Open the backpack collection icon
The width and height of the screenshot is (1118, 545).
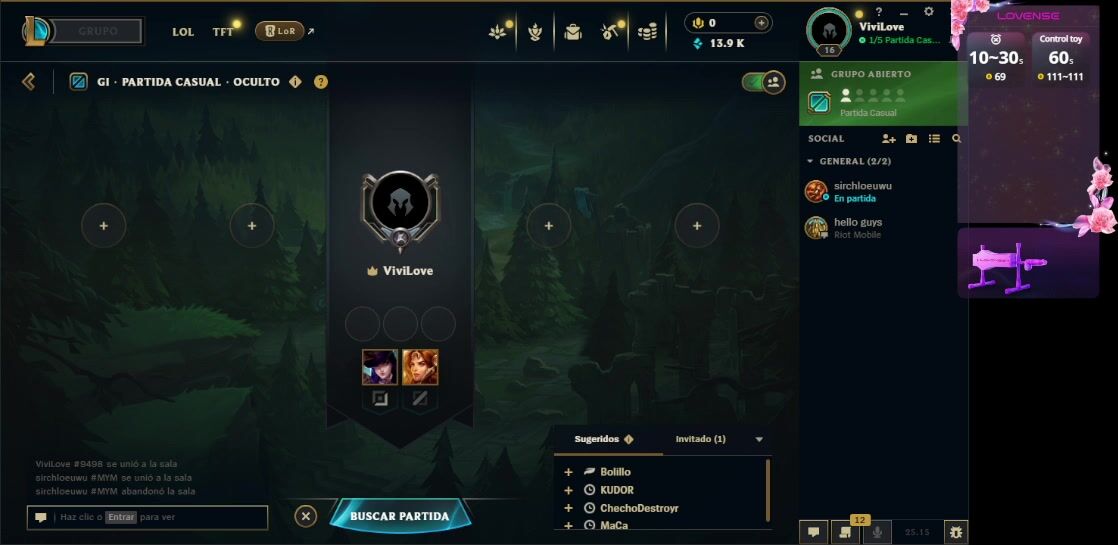click(x=572, y=32)
